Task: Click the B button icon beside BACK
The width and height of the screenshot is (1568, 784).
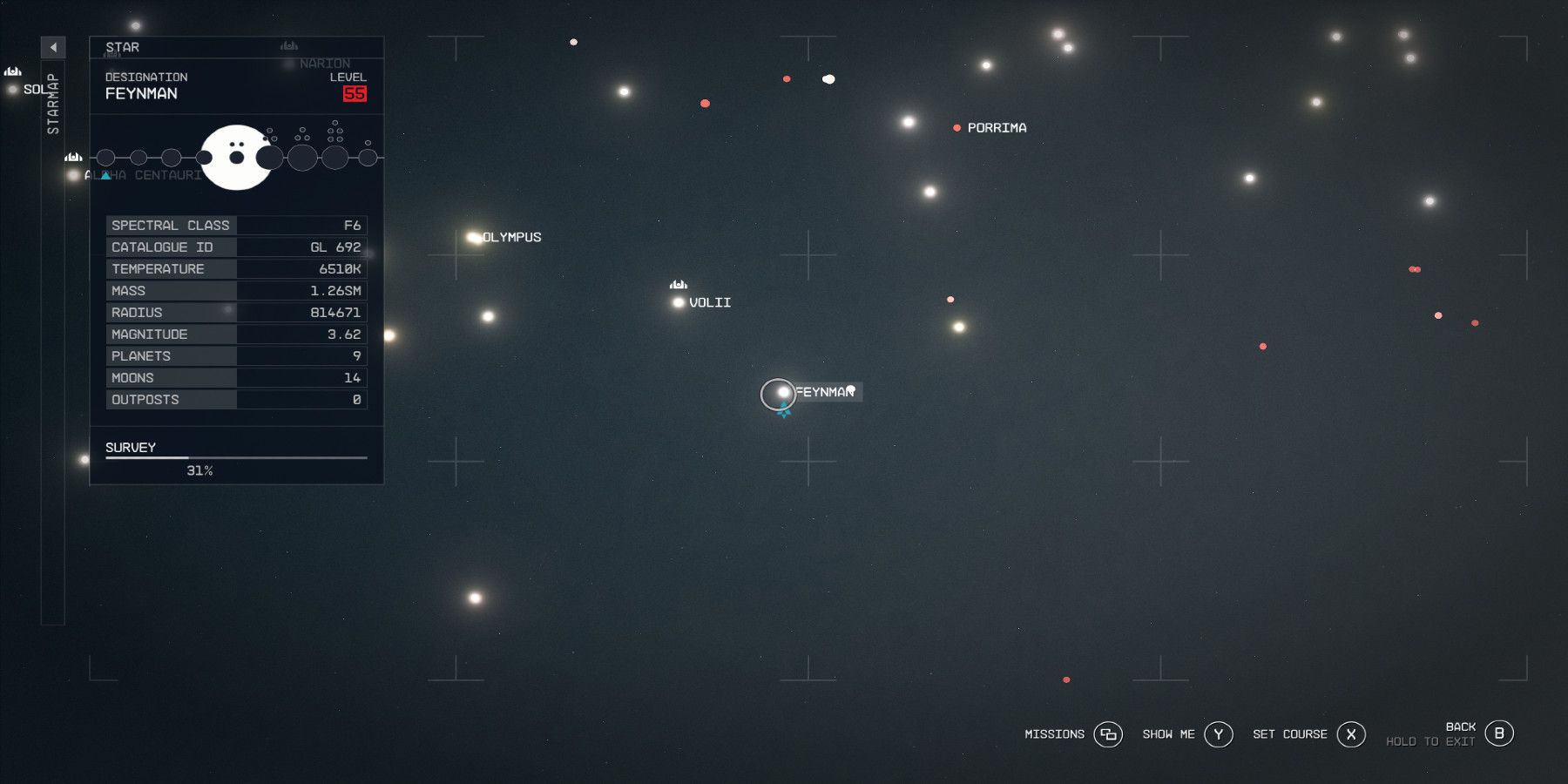Action: 1500,733
